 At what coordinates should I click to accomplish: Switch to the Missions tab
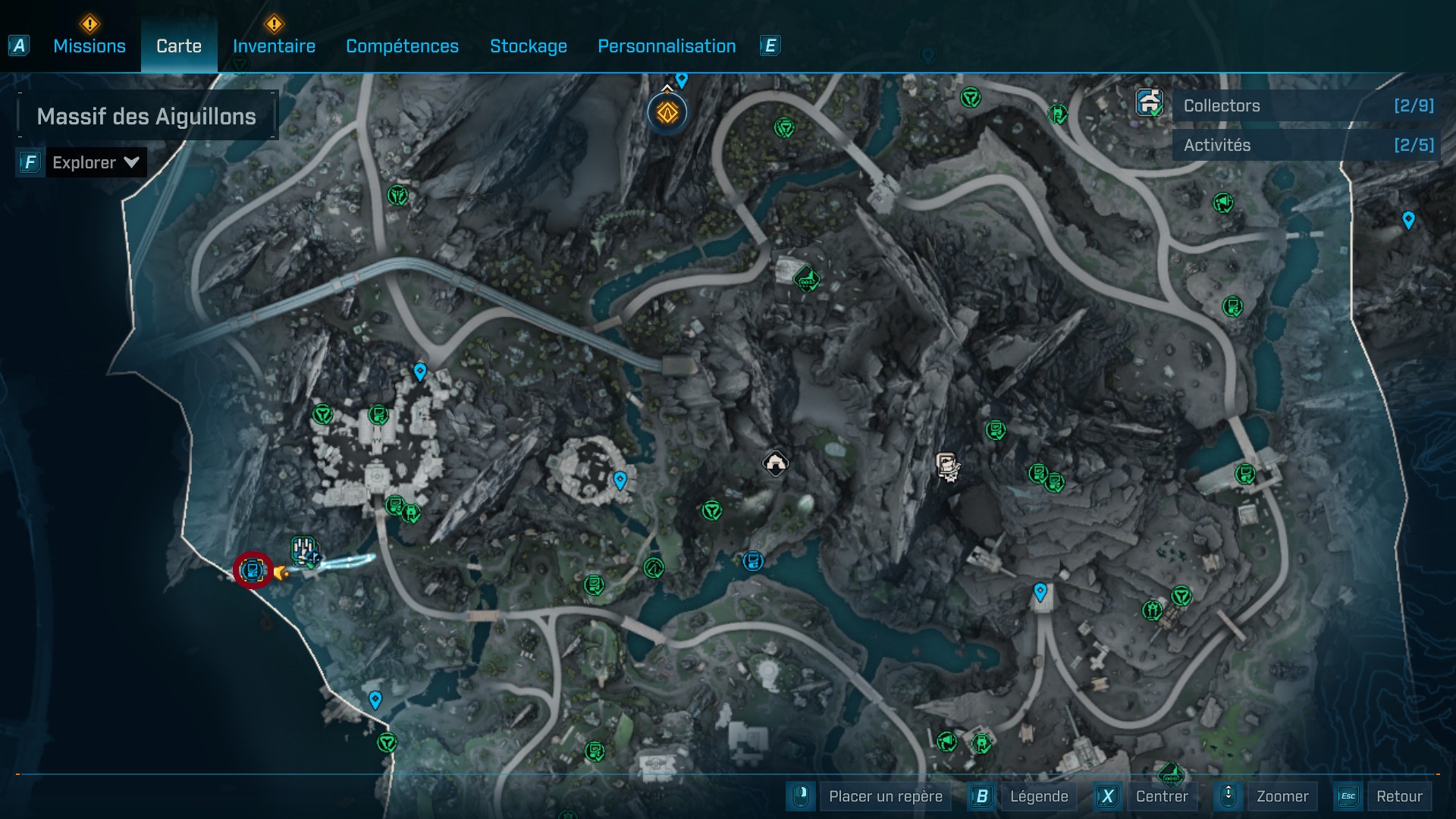[89, 45]
